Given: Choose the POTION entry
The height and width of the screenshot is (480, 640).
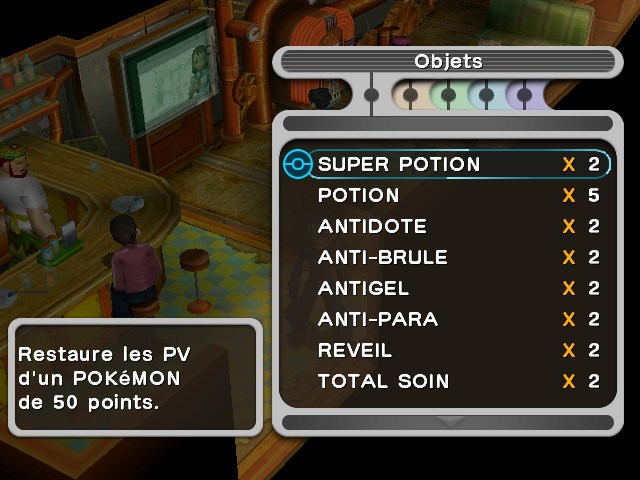Looking at the screenshot, I should (x=358, y=195).
